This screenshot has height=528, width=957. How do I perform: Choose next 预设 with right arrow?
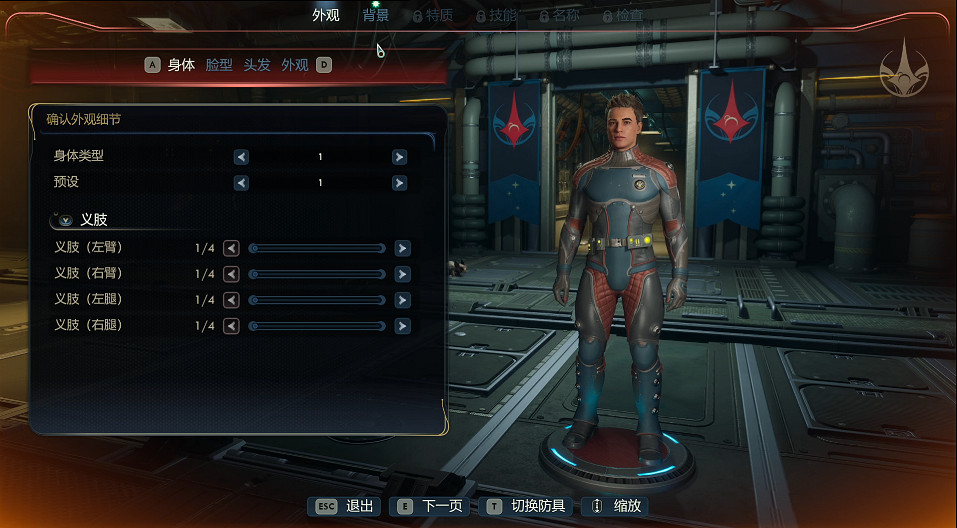click(400, 183)
